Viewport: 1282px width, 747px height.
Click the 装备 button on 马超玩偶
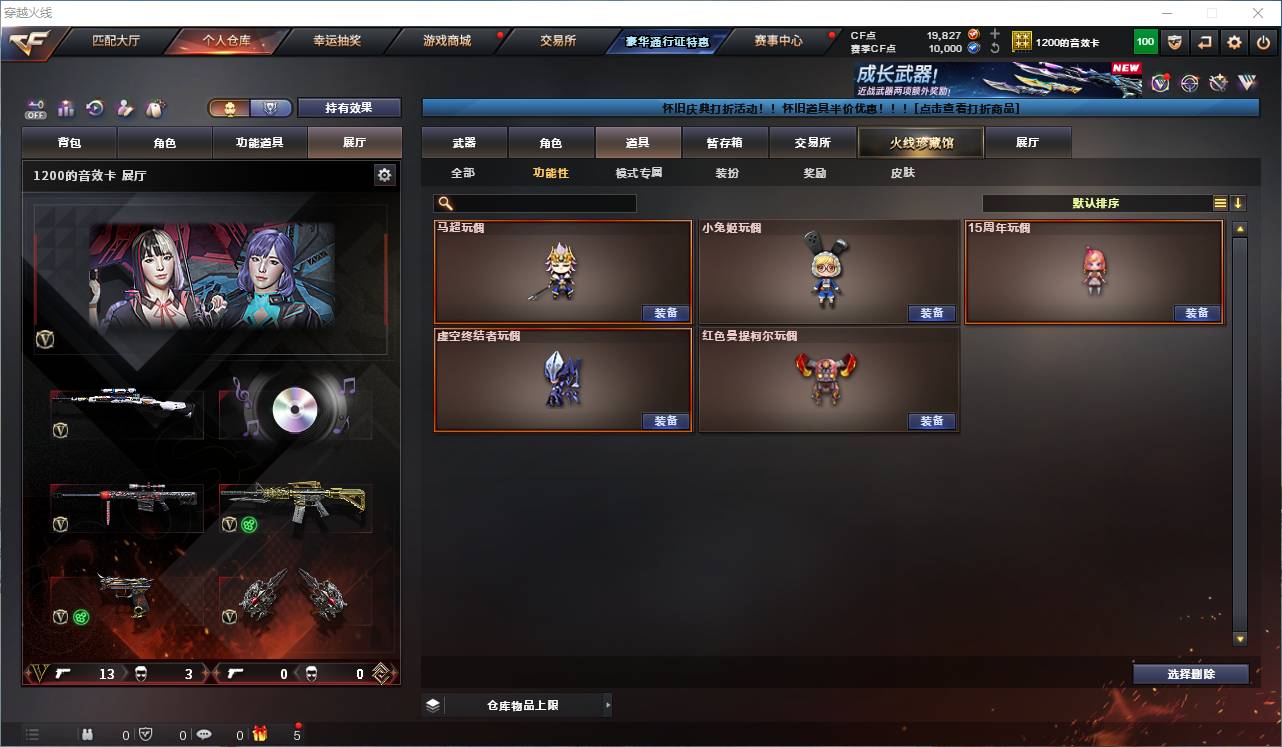click(x=666, y=313)
